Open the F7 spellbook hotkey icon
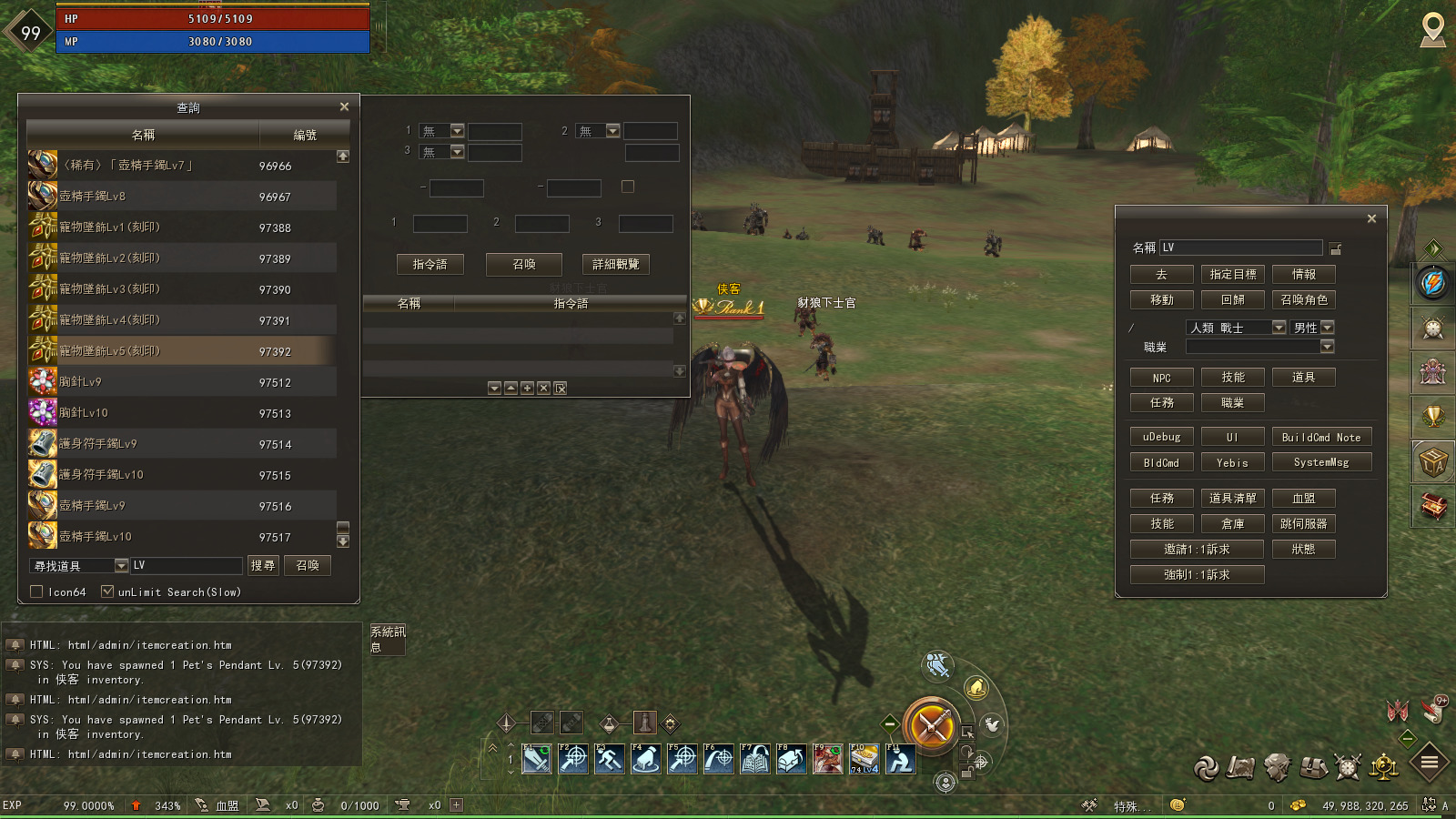This screenshot has height=819, width=1456. tap(755, 758)
